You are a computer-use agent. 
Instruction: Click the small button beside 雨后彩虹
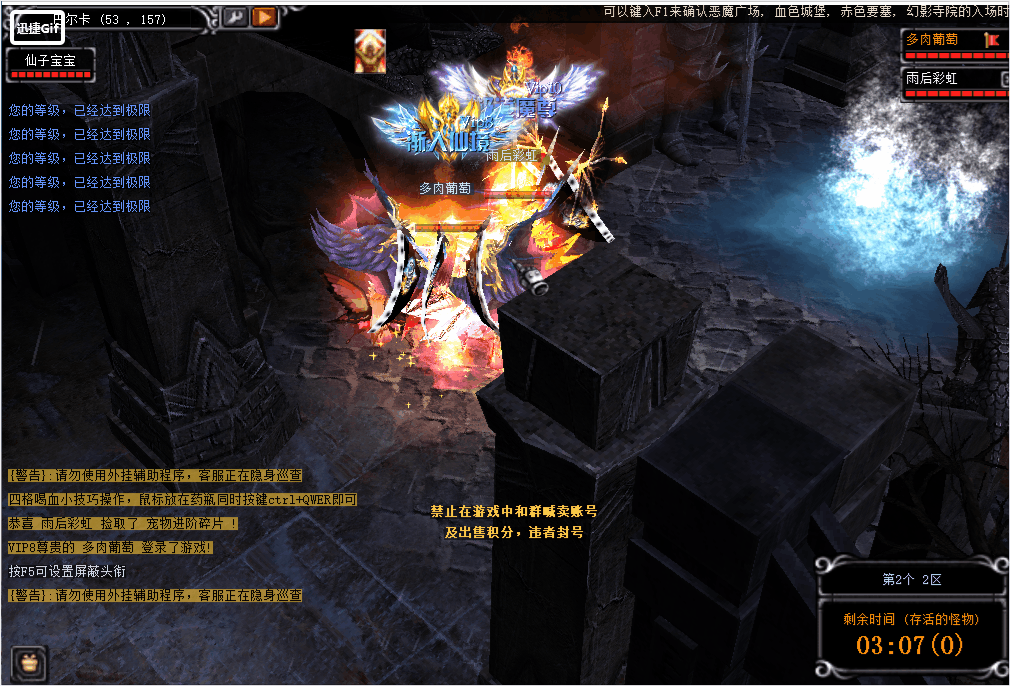coord(1003,78)
